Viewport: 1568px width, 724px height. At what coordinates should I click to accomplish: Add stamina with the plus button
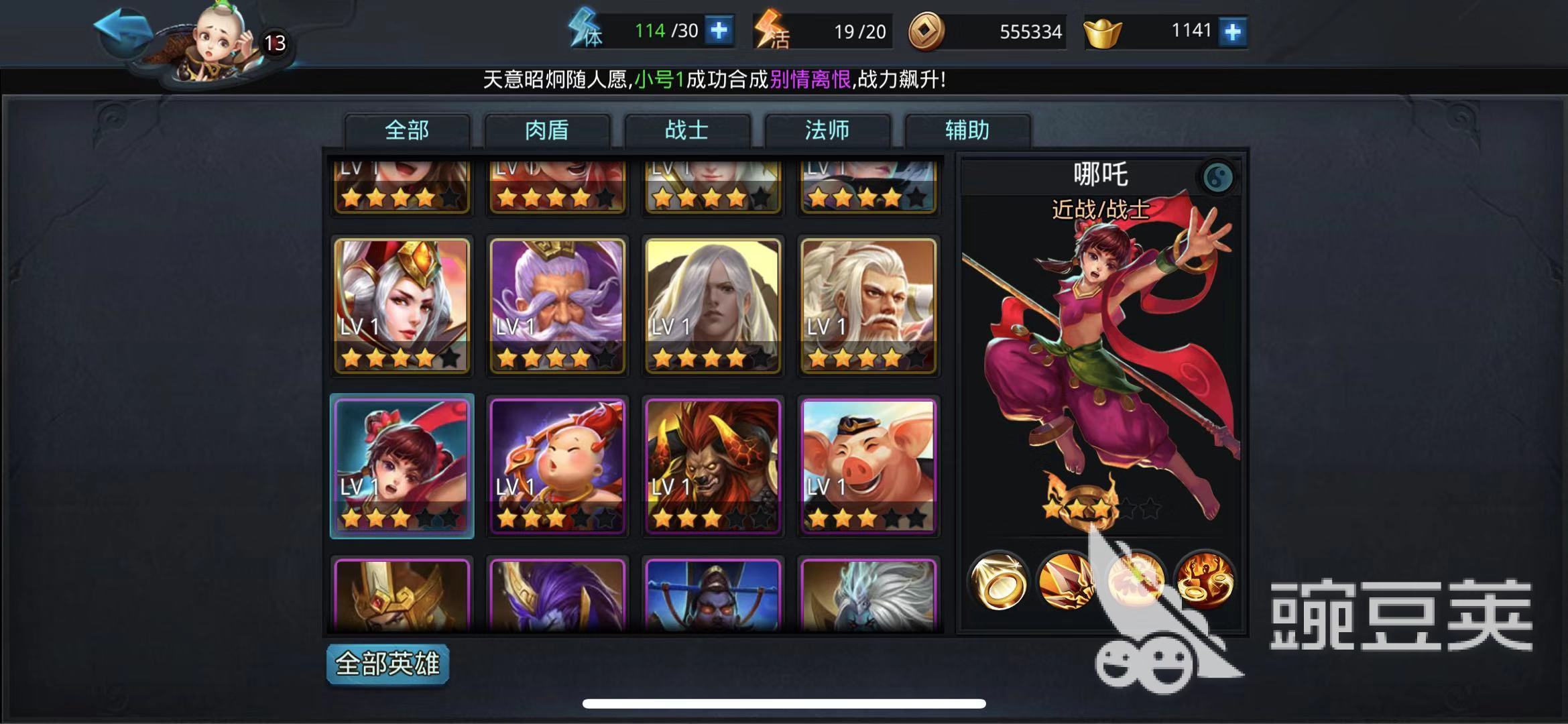point(719,31)
